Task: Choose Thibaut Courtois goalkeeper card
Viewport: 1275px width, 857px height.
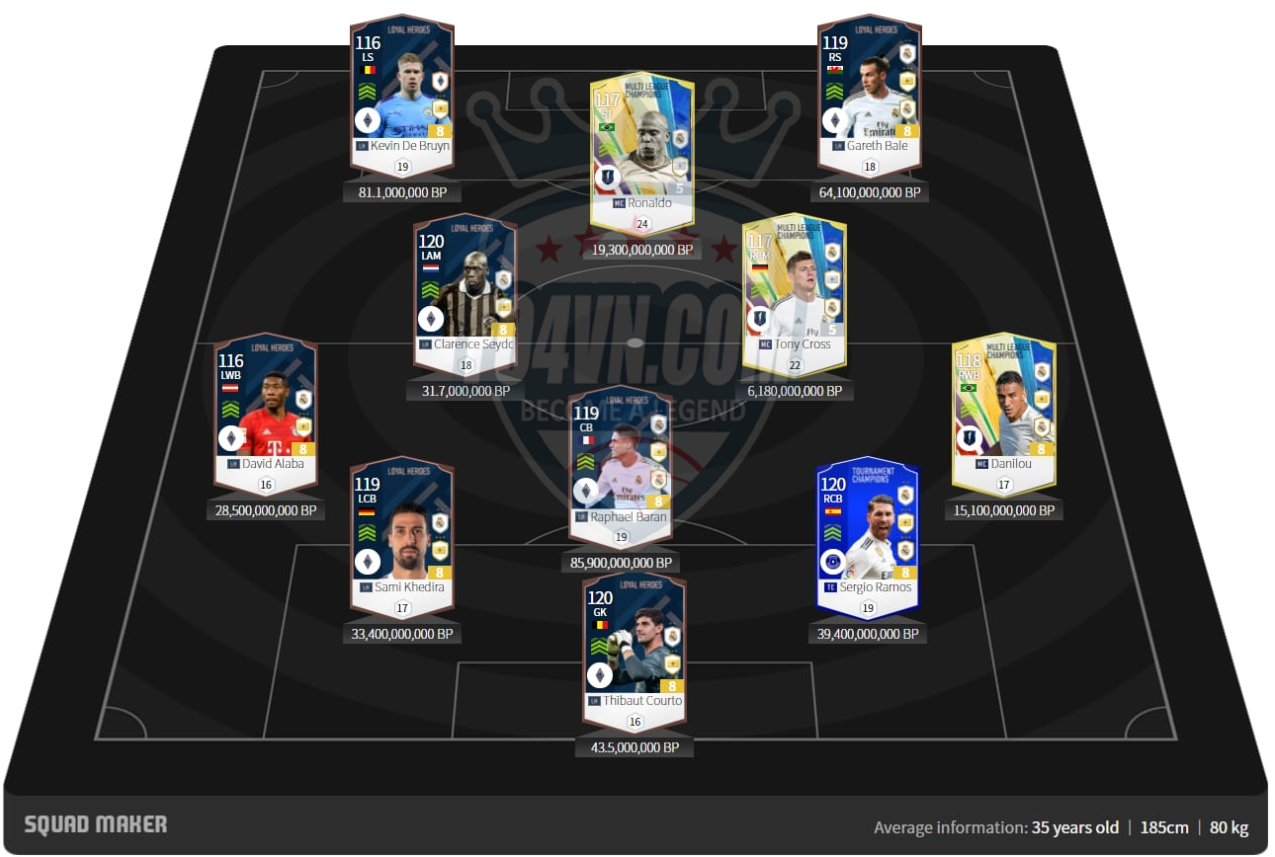Action: click(x=635, y=647)
